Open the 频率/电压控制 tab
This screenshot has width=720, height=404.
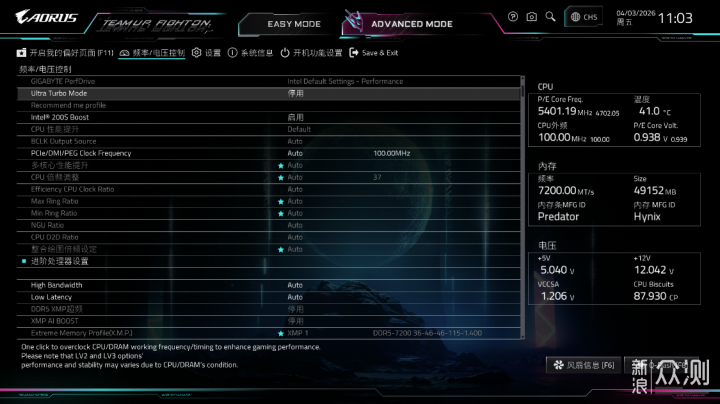pos(152,52)
